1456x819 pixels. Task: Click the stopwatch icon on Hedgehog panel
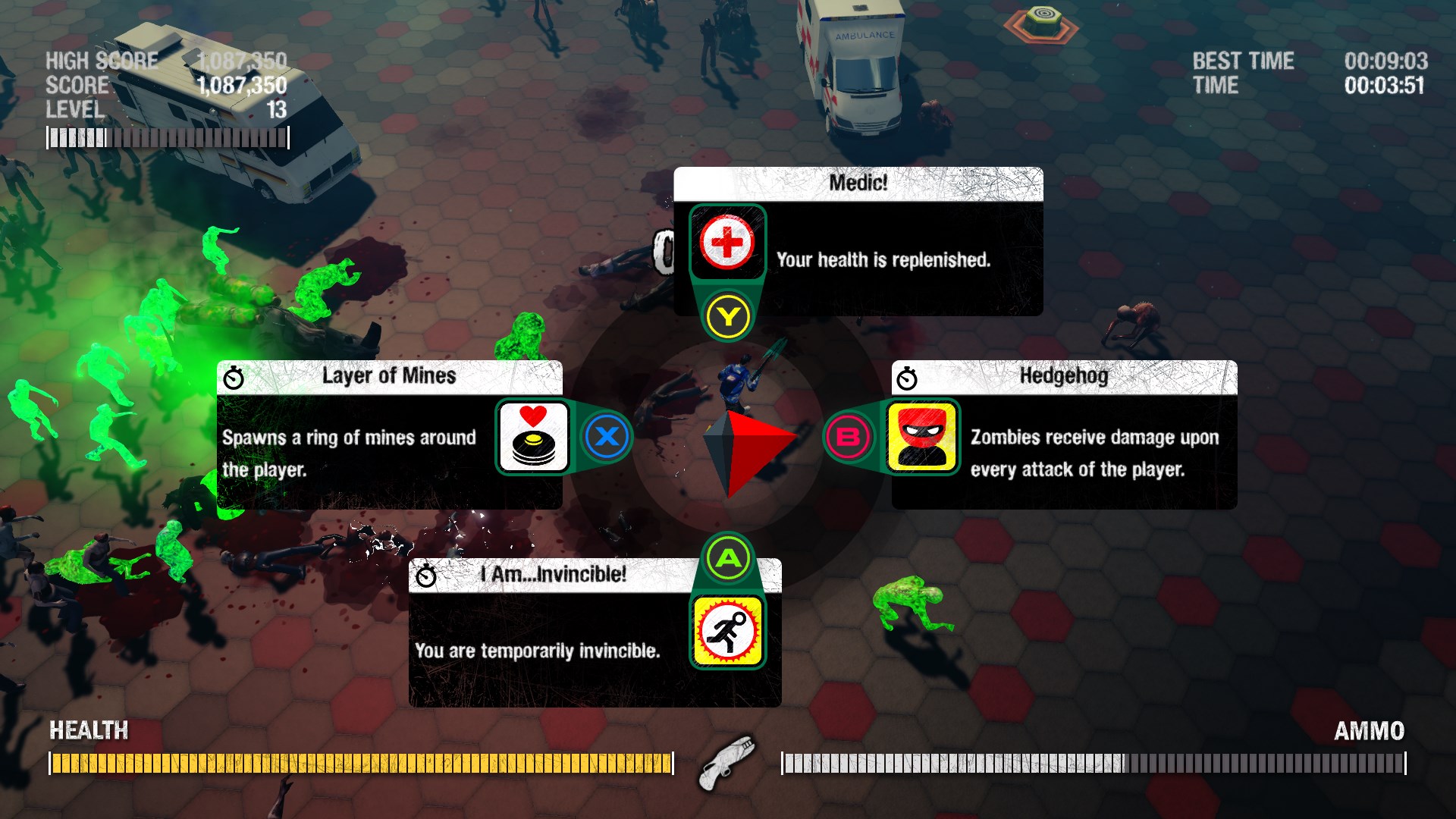pyautogui.click(x=908, y=375)
